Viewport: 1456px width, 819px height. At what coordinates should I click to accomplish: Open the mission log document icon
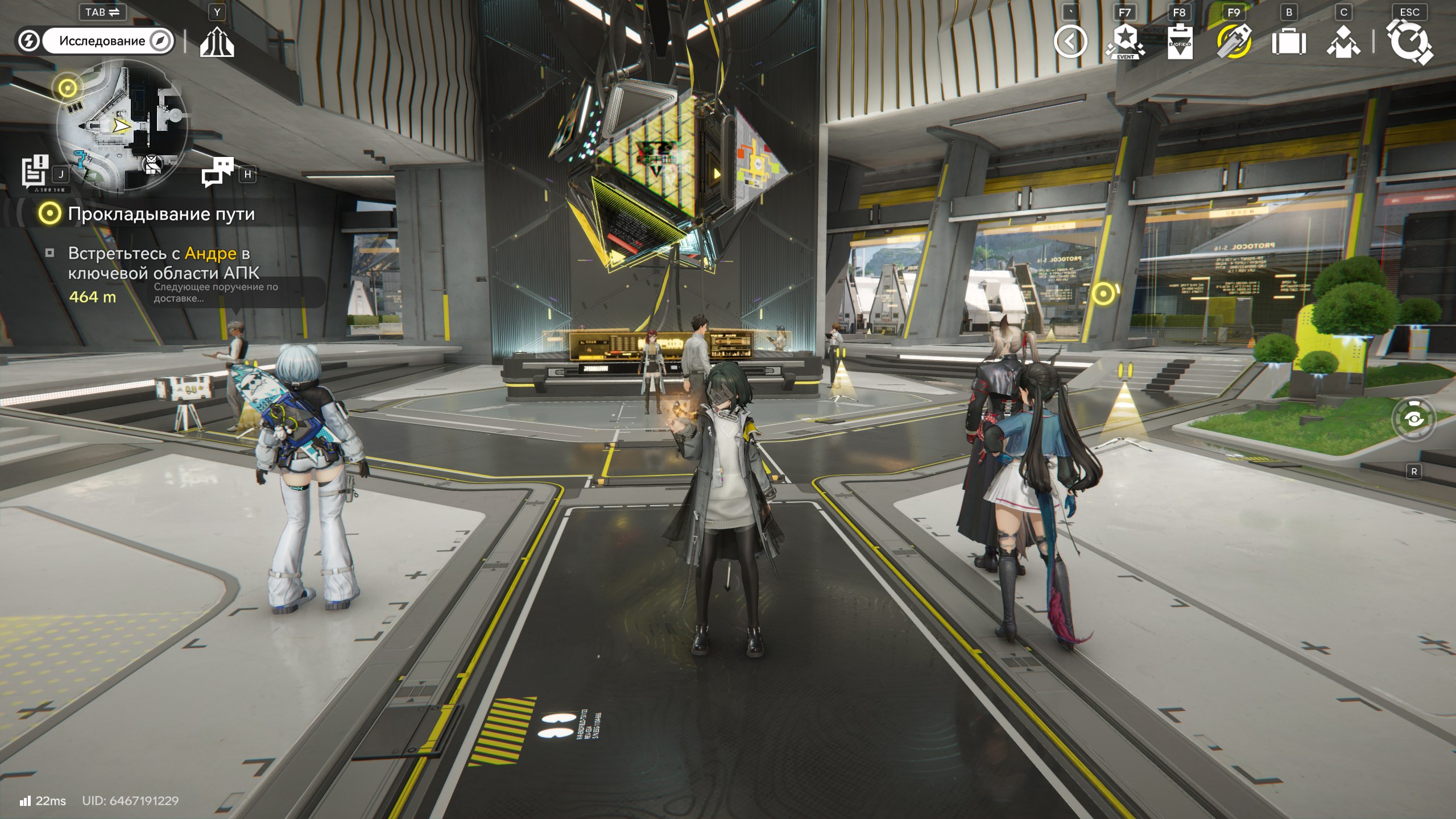coord(35,170)
